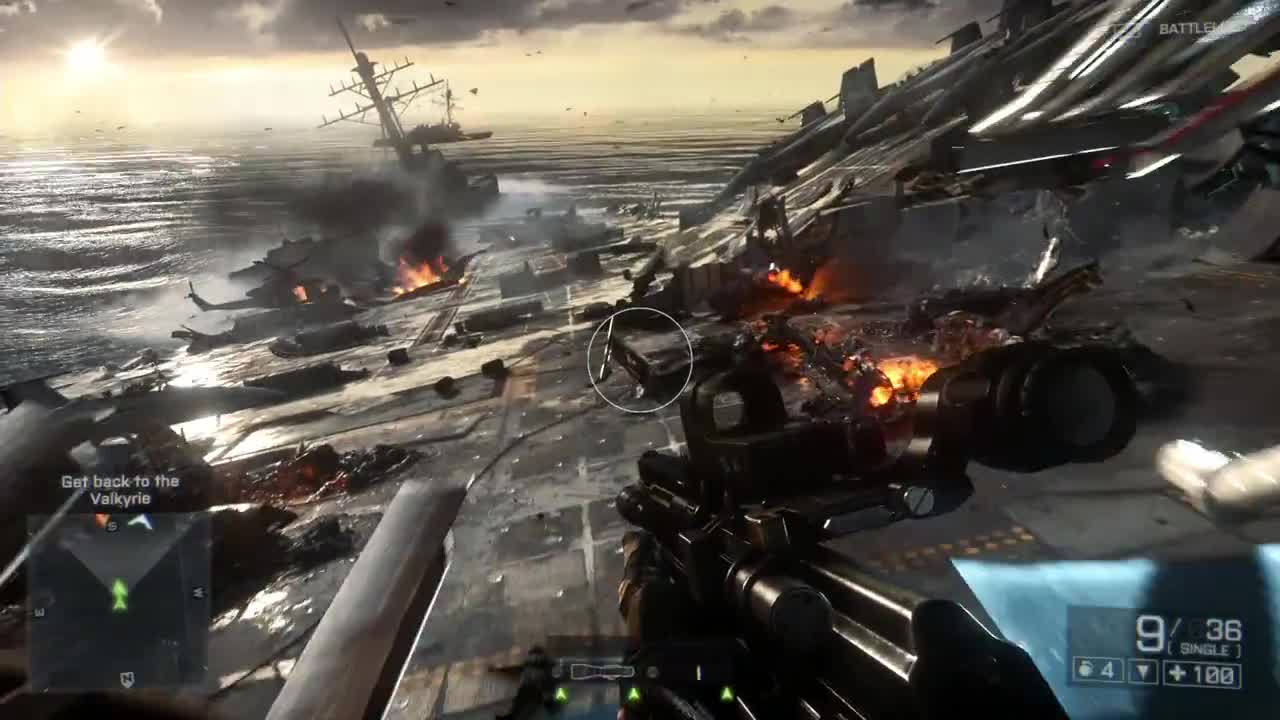Image resolution: width=1280 pixels, height=720 pixels.
Task: Click the center green squad chevron
Action: point(634,694)
